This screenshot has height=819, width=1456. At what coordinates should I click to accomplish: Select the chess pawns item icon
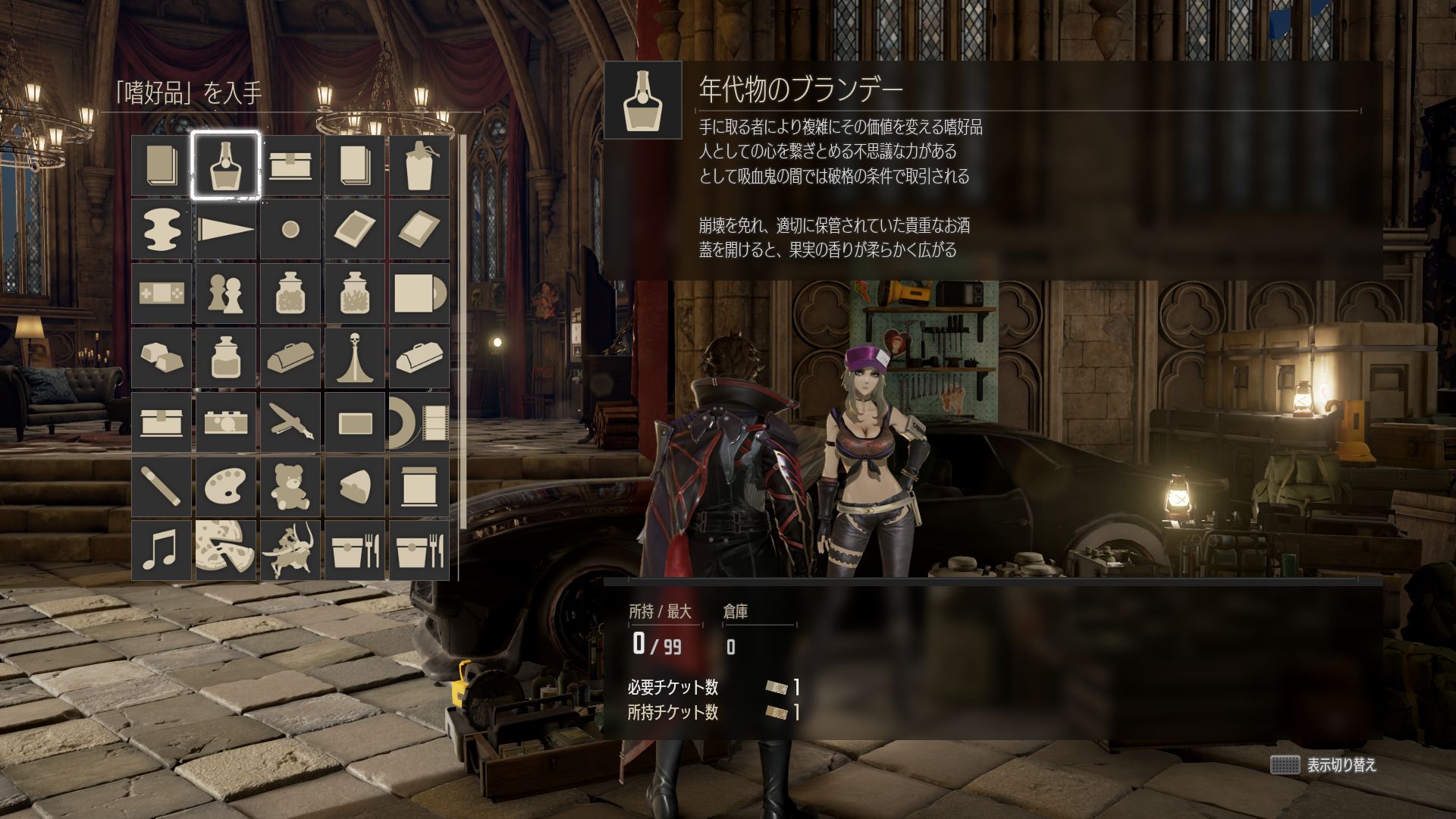226,292
